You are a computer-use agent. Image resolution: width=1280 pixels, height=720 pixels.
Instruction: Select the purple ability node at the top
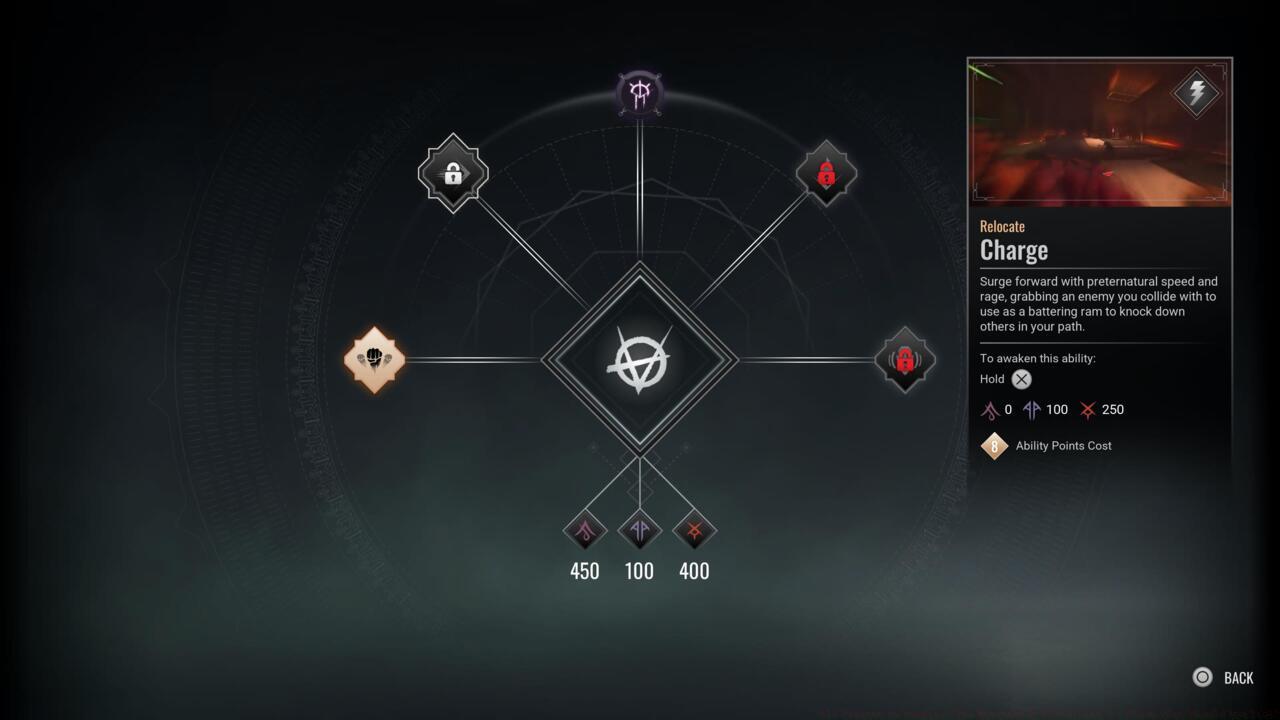coord(640,93)
